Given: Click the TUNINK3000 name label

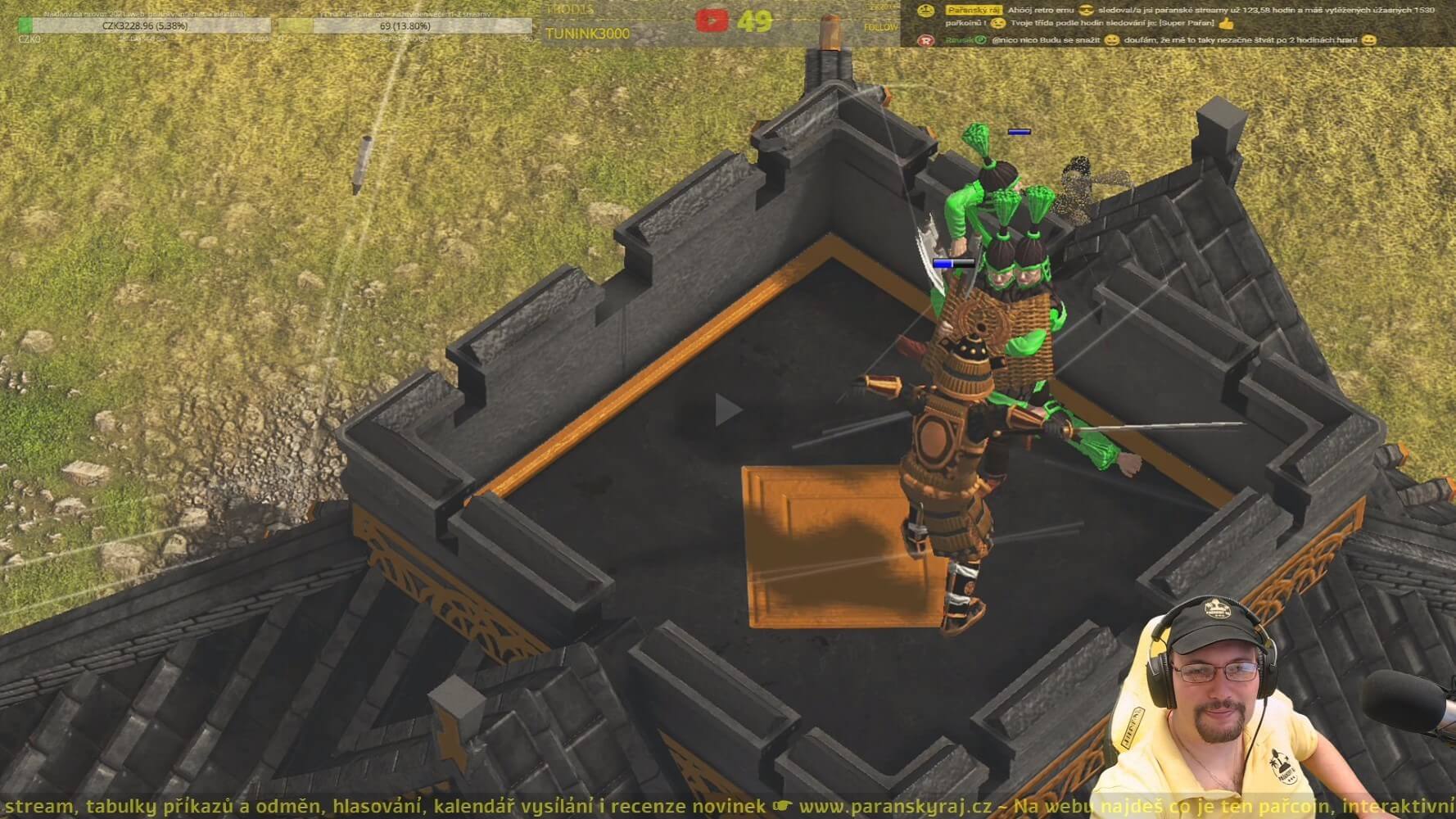Looking at the screenshot, I should [589, 34].
